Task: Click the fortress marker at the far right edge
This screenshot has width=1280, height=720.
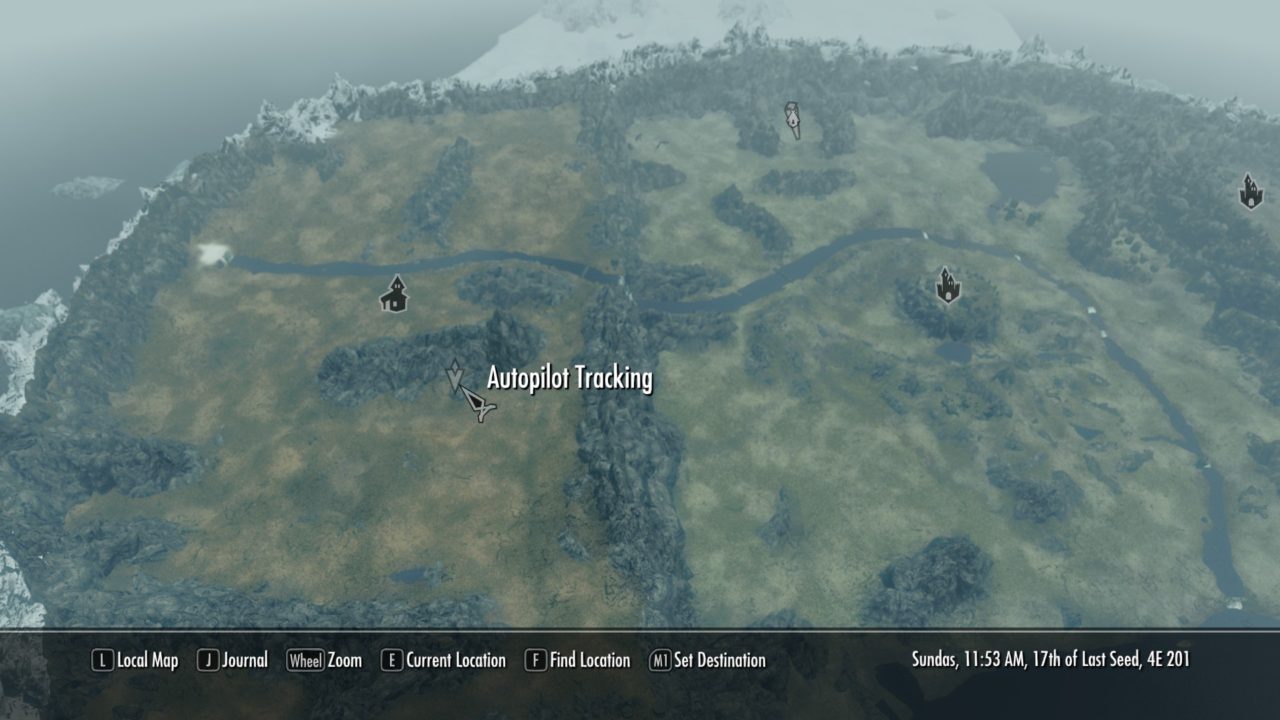Action: tap(1251, 189)
